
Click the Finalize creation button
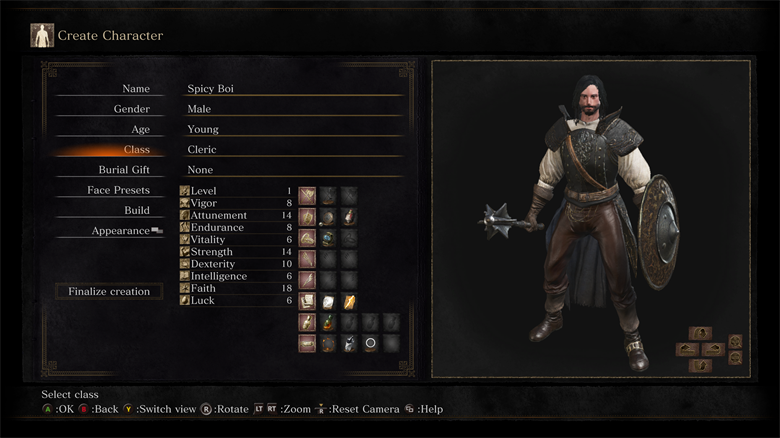click(109, 292)
